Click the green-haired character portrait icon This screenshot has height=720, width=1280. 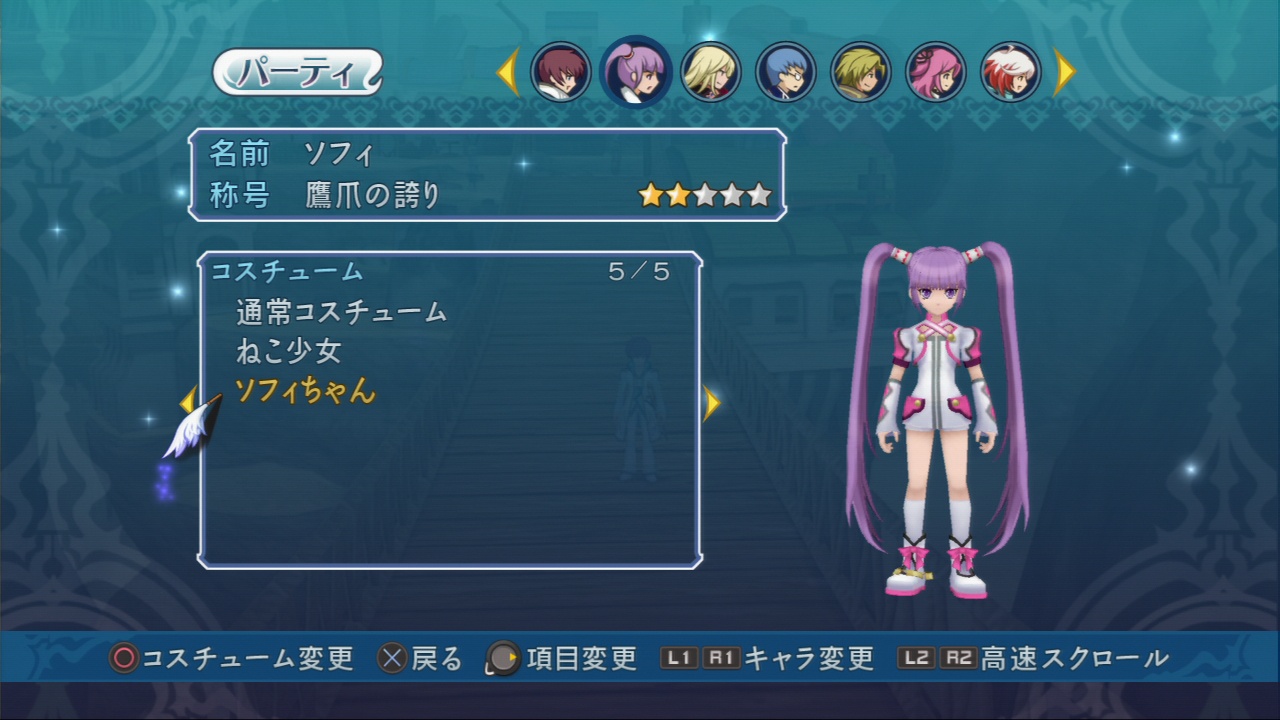pos(862,72)
